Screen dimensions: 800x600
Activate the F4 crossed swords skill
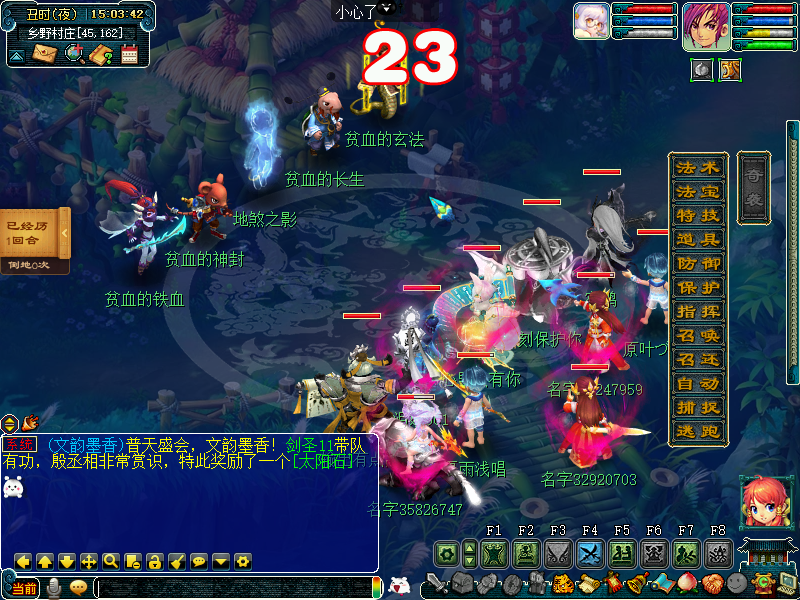pyautogui.click(x=590, y=553)
